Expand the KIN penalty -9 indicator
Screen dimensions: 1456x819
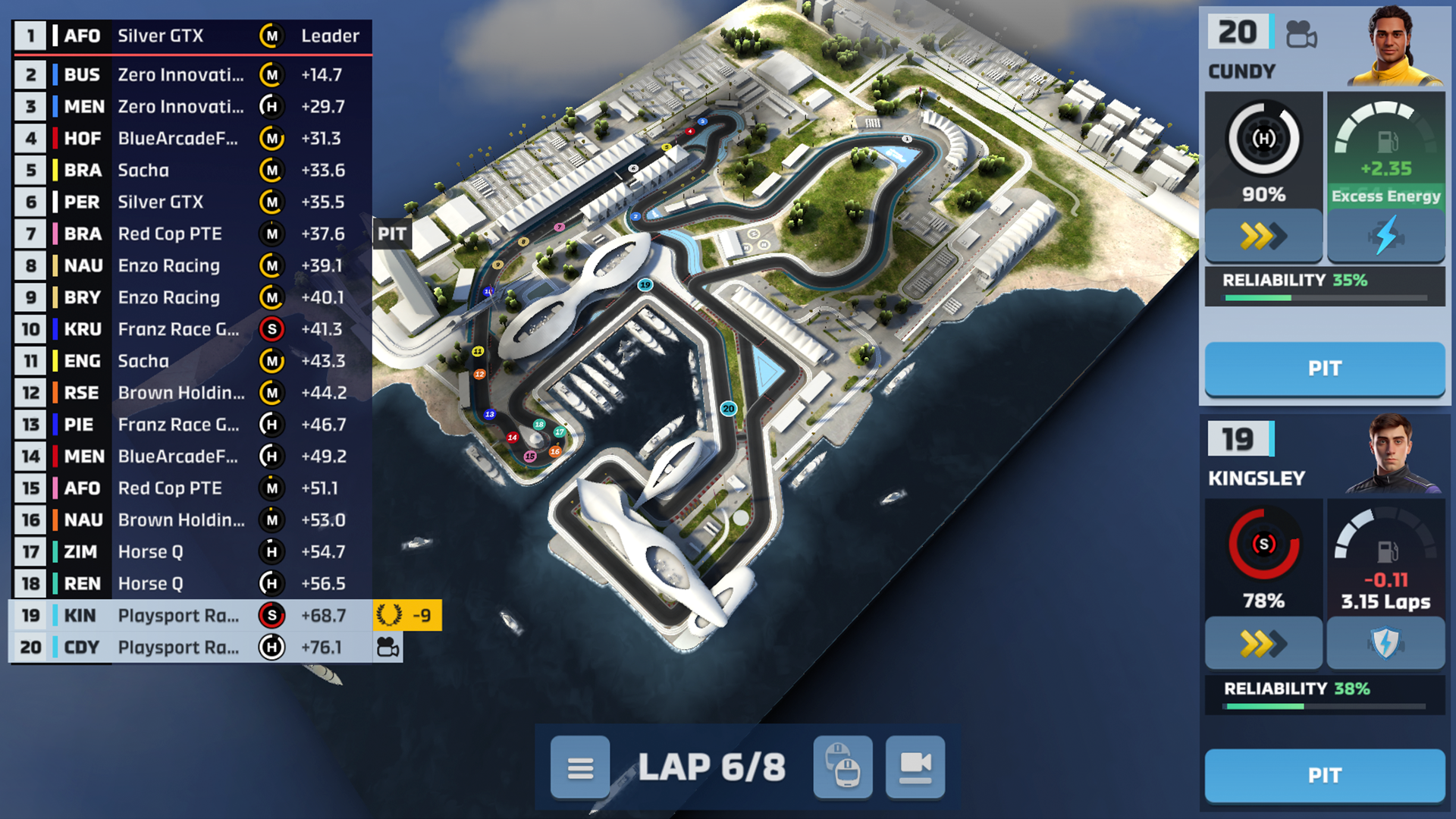tap(409, 616)
